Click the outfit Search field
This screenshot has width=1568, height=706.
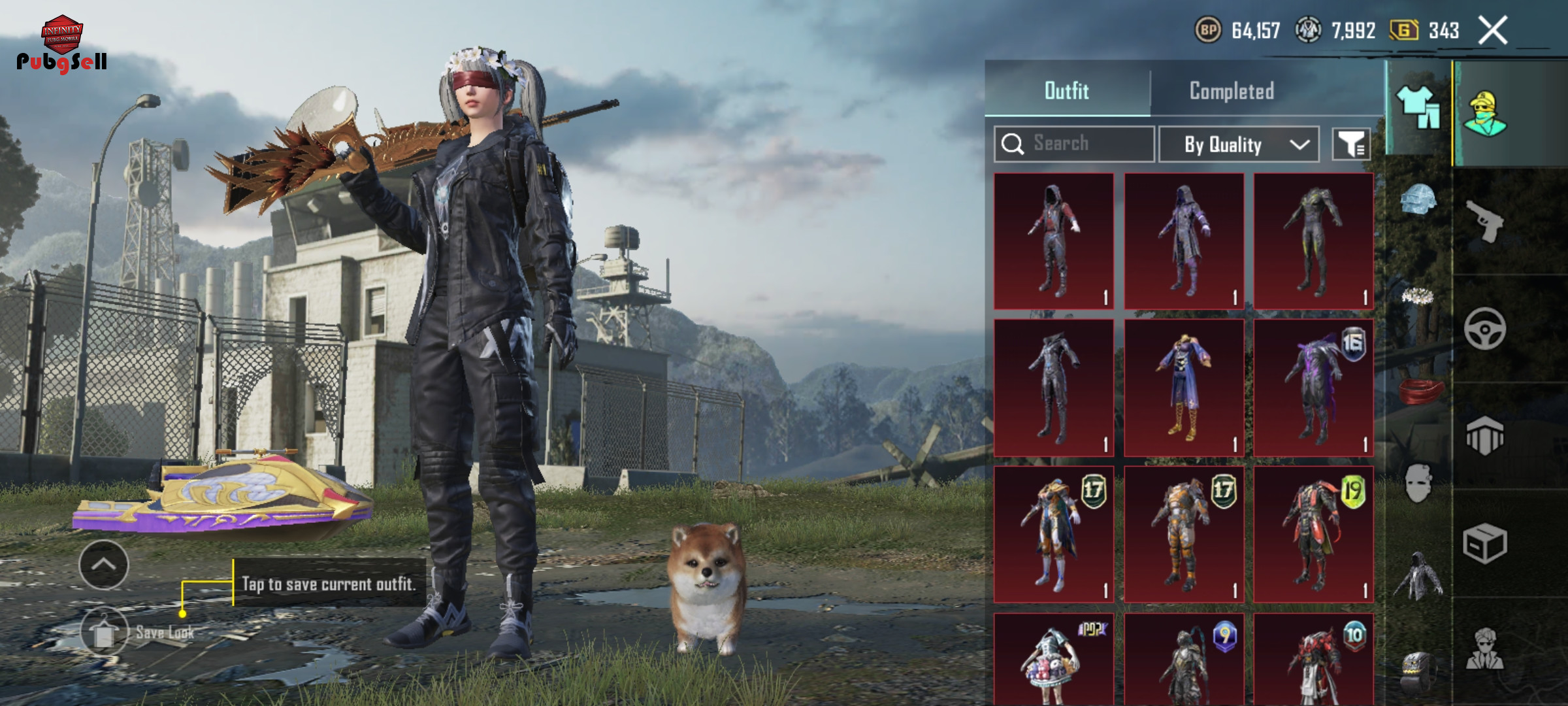[1075, 144]
